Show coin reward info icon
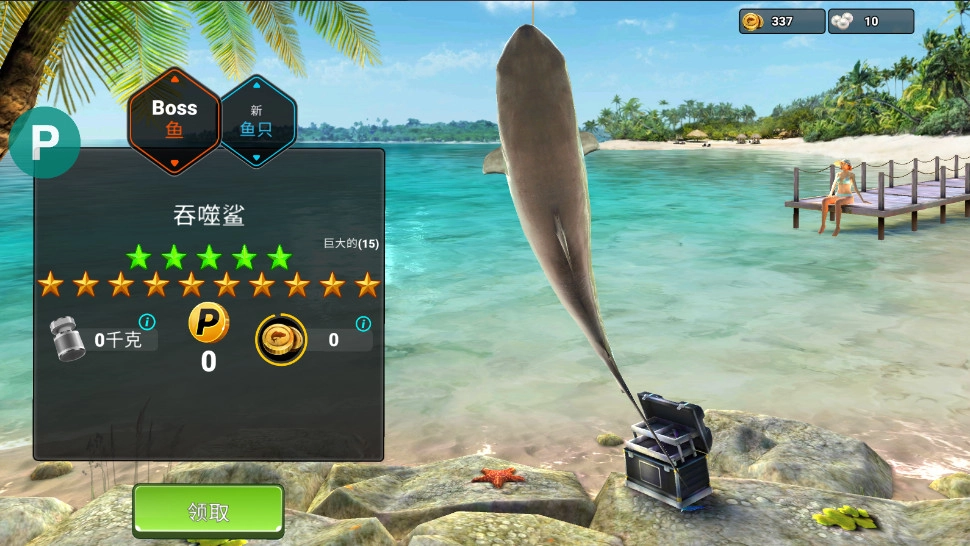 click(x=363, y=324)
